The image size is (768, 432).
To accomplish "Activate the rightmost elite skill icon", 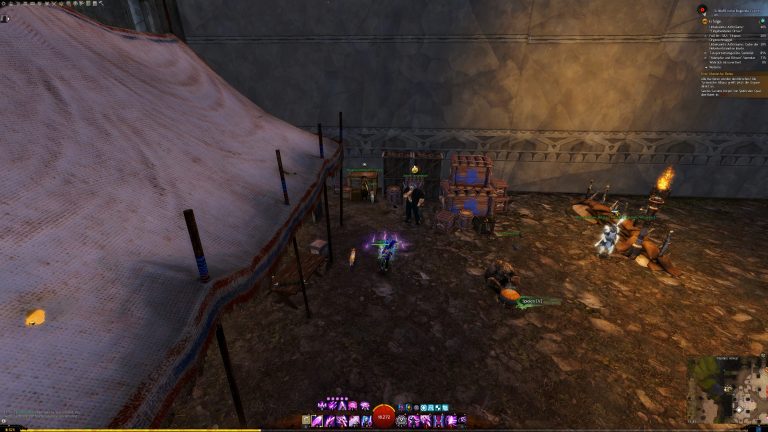I will (x=451, y=421).
